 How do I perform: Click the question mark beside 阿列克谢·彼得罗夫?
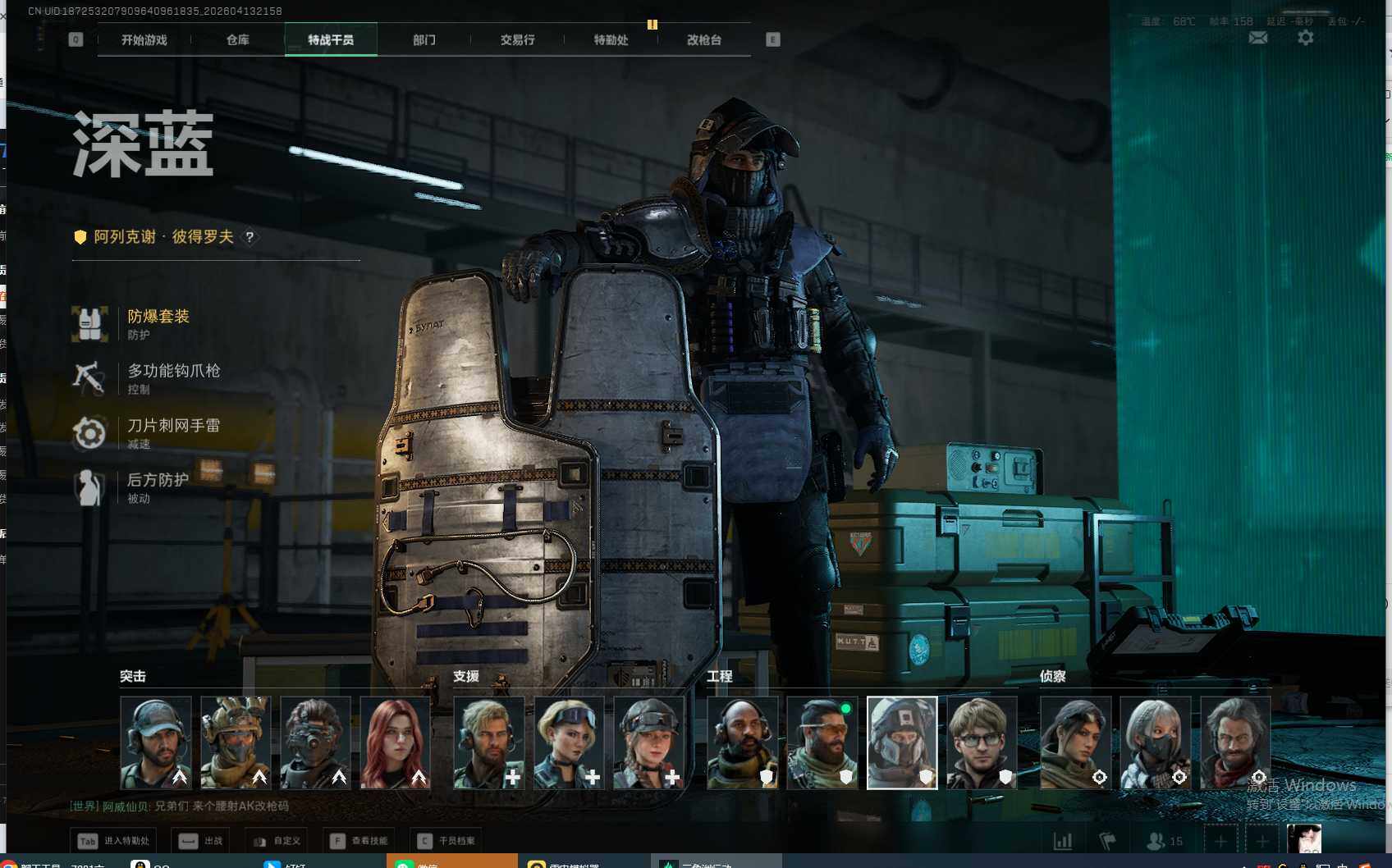(x=250, y=237)
